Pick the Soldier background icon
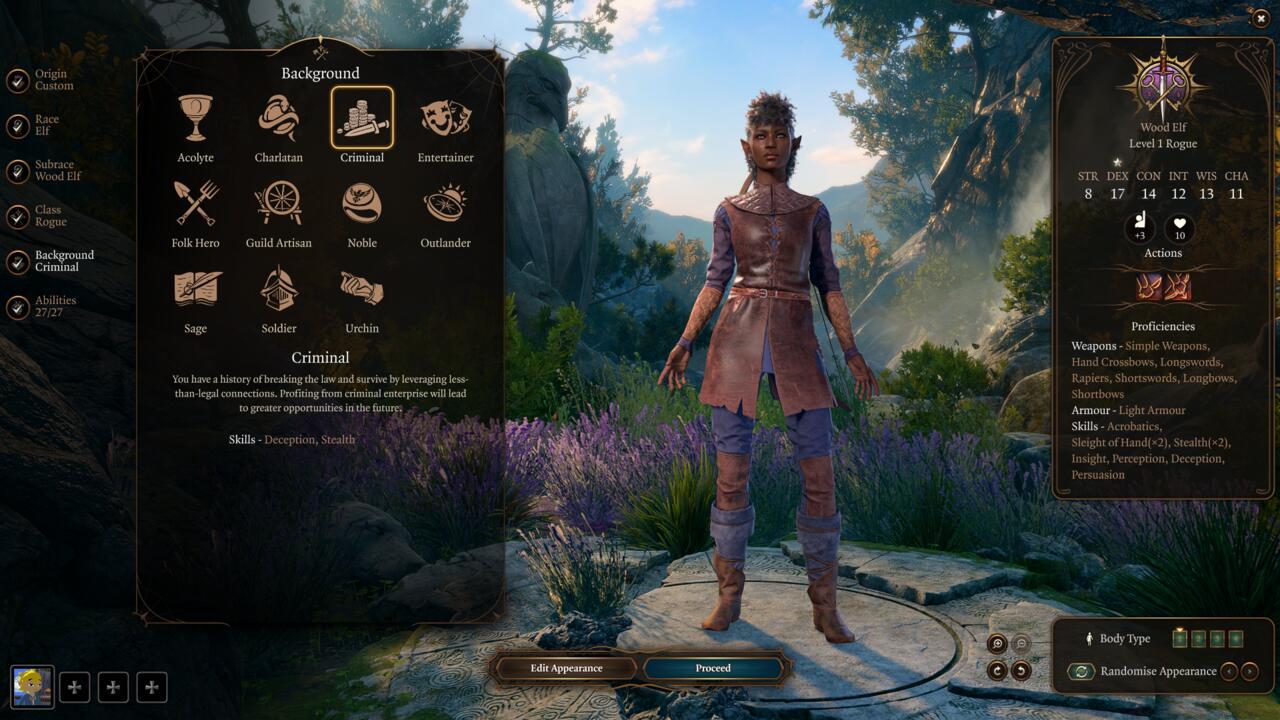Image resolution: width=1280 pixels, height=720 pixels. (x=278, y=287)
